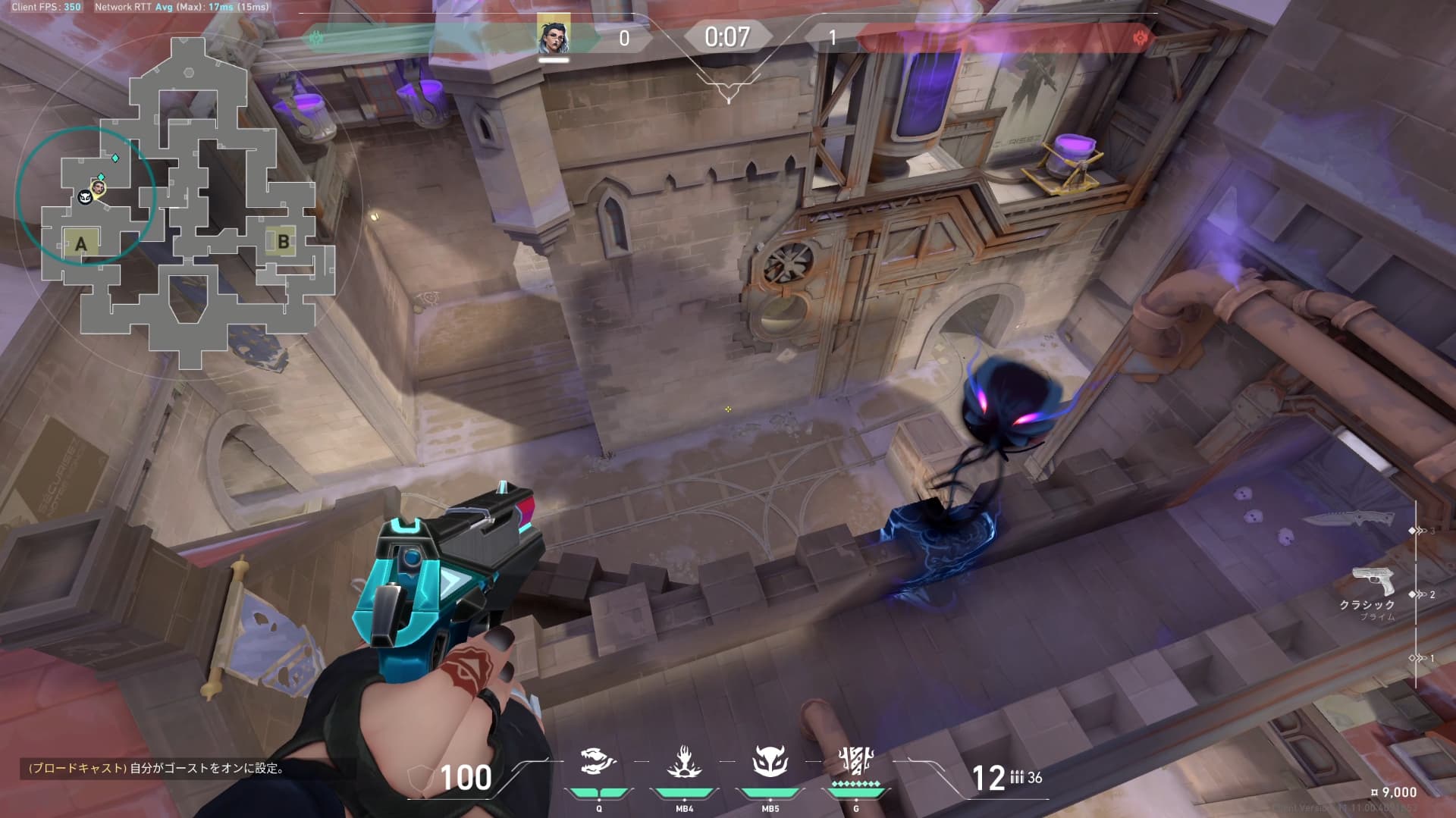Trigger the Haunt horned-mask ability
The image size is (1456, 818).
coord(770,762)
